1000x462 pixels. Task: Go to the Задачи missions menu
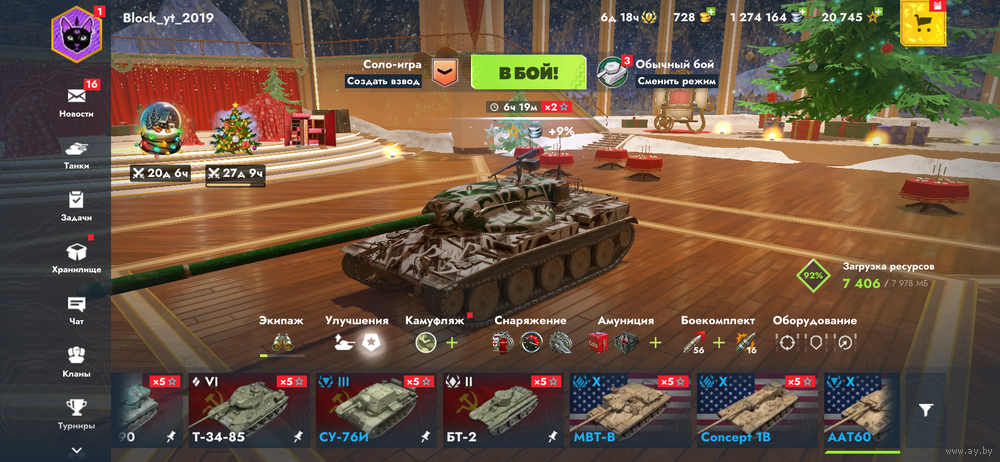tap(77, 204)
